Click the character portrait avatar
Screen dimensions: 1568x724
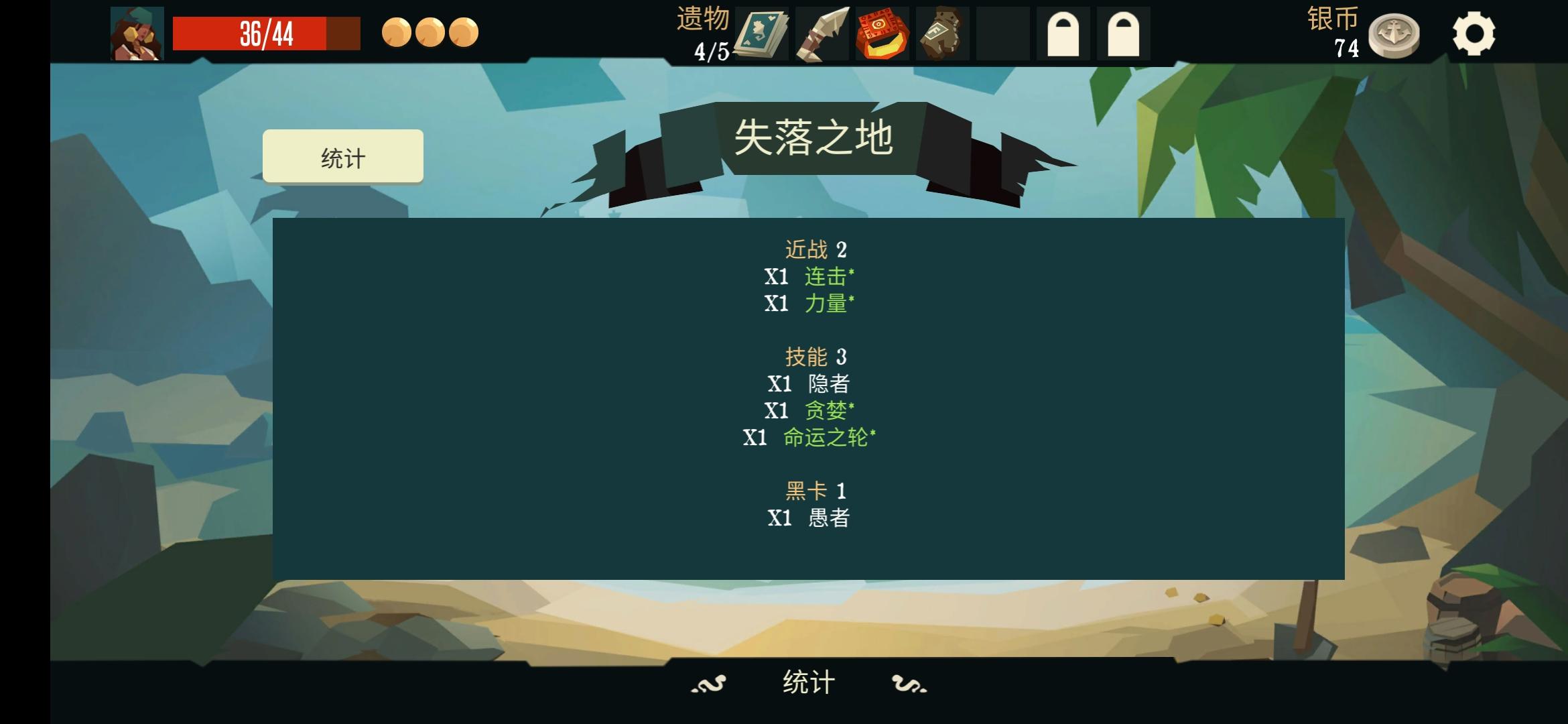pyautogui.click(x=137, y=34)
